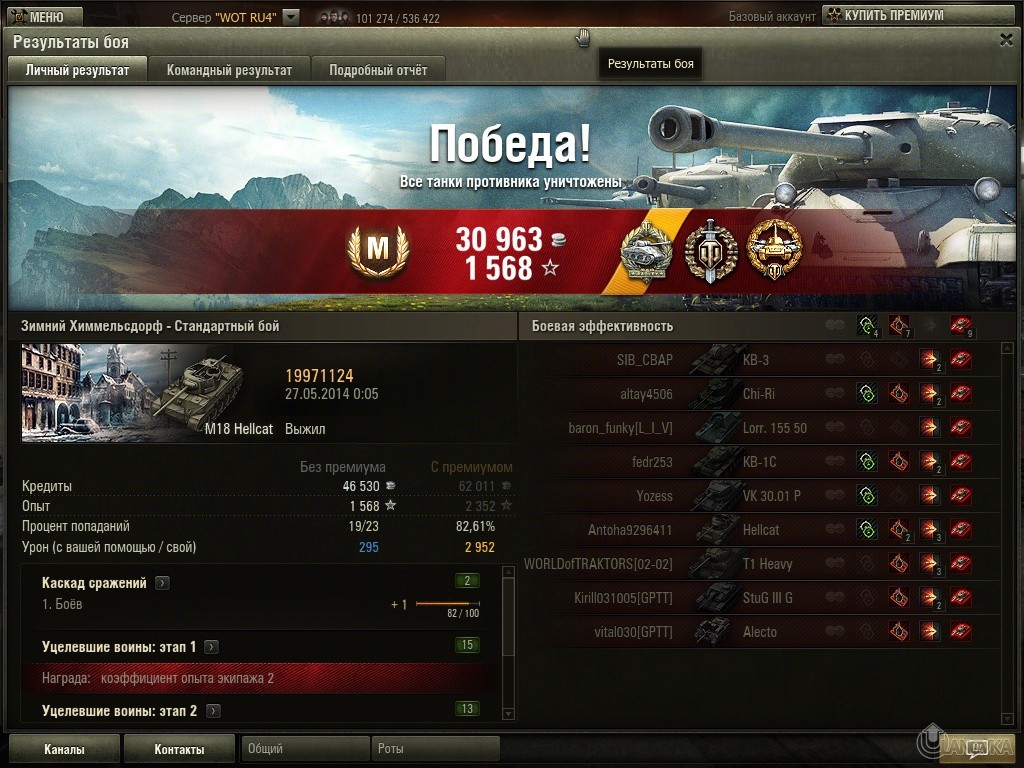
Task: Expand Каскад сражений mission details
Action: (x=162, y=583)
